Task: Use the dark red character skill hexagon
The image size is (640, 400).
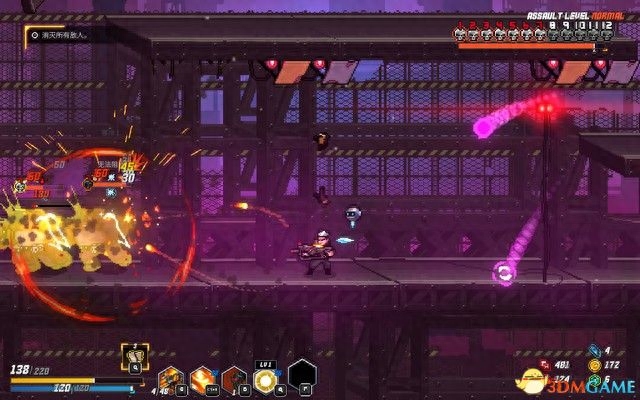Action: point(234,379)
